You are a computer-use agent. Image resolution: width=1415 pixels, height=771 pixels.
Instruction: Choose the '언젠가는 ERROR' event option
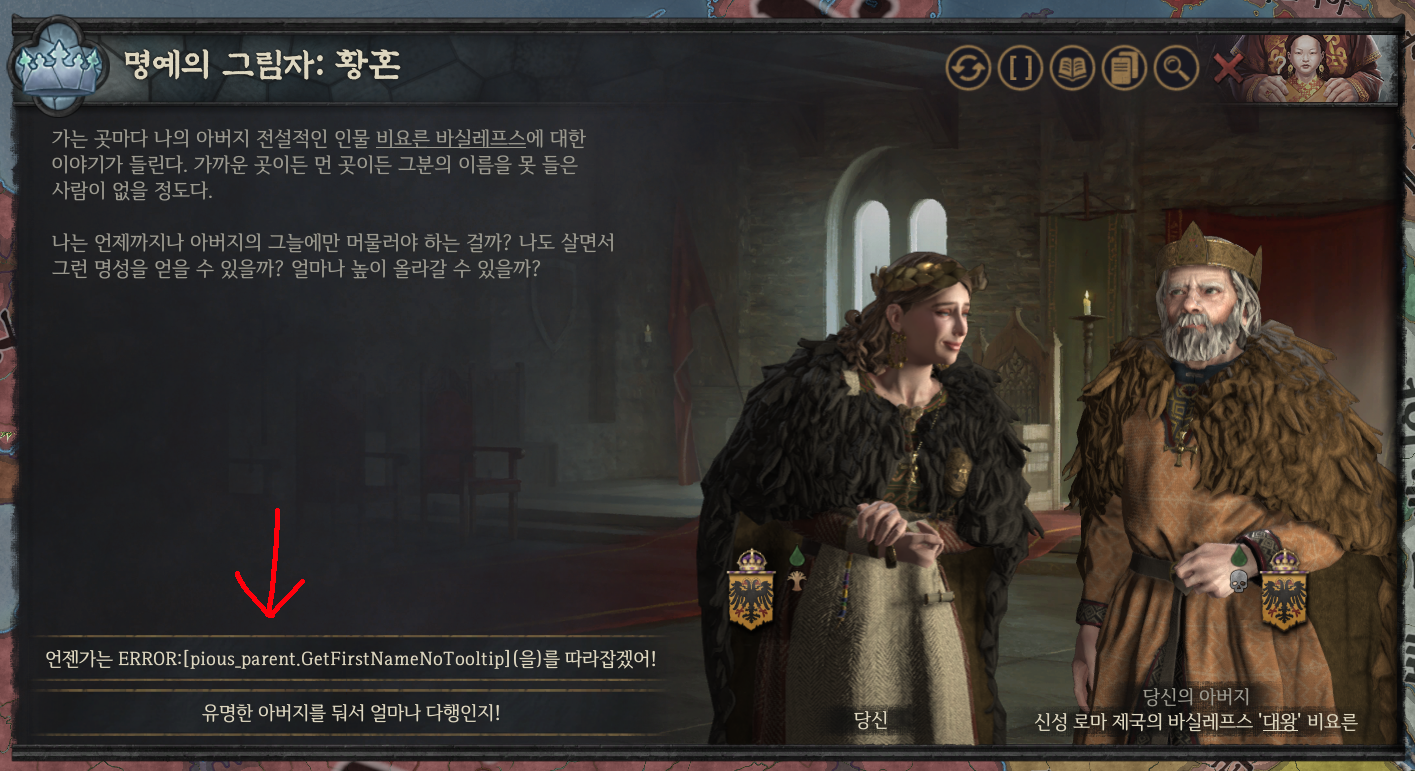pos(350,660)
